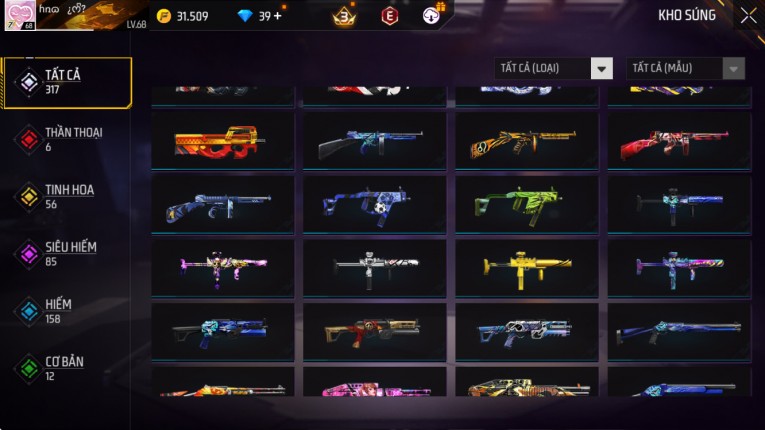Close the Kho Súng weapon vault

[748, 16]
